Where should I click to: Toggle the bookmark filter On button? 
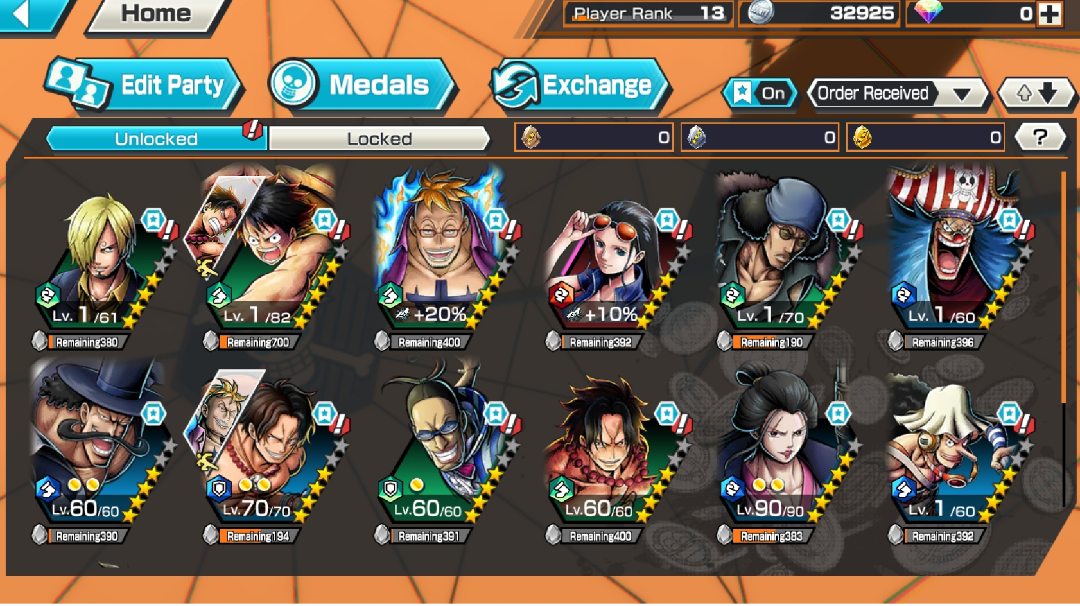click(x=760, y=94)
